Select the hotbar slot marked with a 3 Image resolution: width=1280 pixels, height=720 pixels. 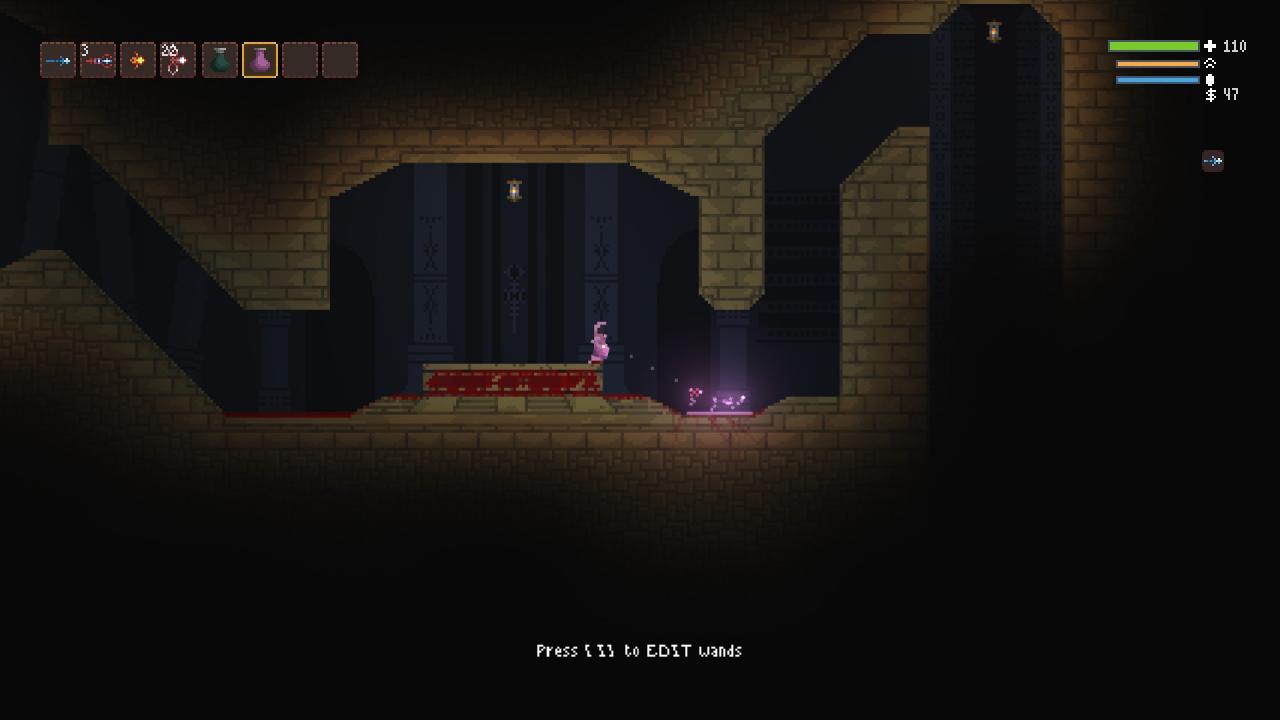[98, 60]
